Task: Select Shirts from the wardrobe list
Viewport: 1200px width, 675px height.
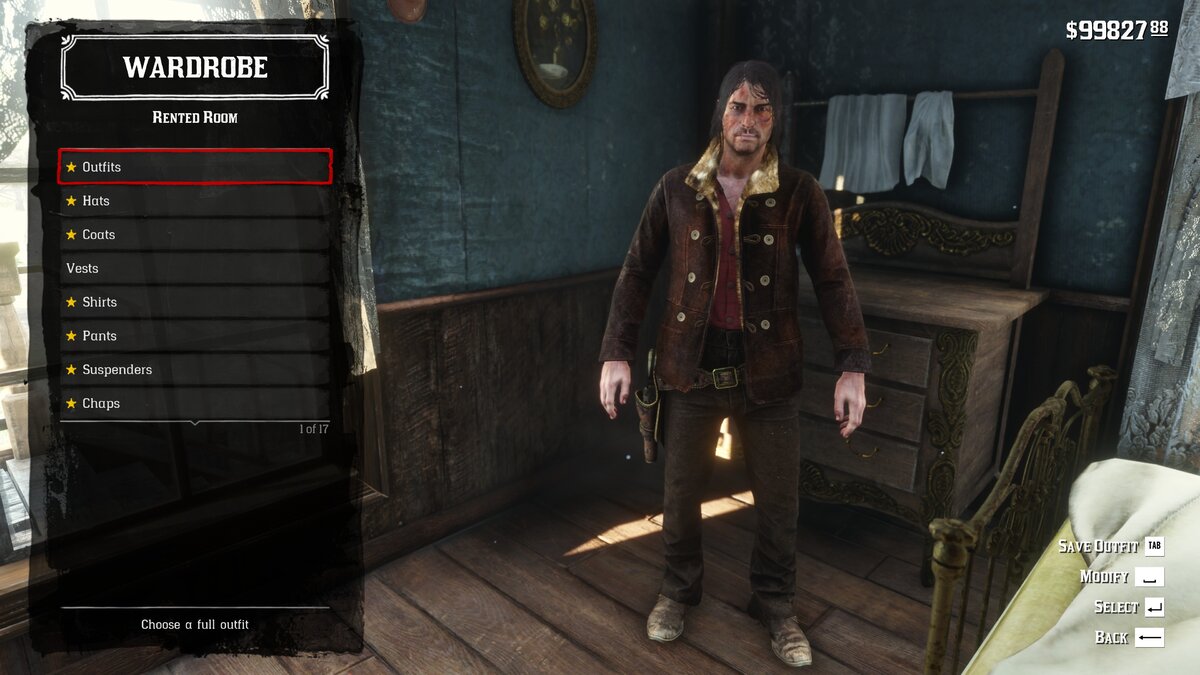Action: coord(195,302)
